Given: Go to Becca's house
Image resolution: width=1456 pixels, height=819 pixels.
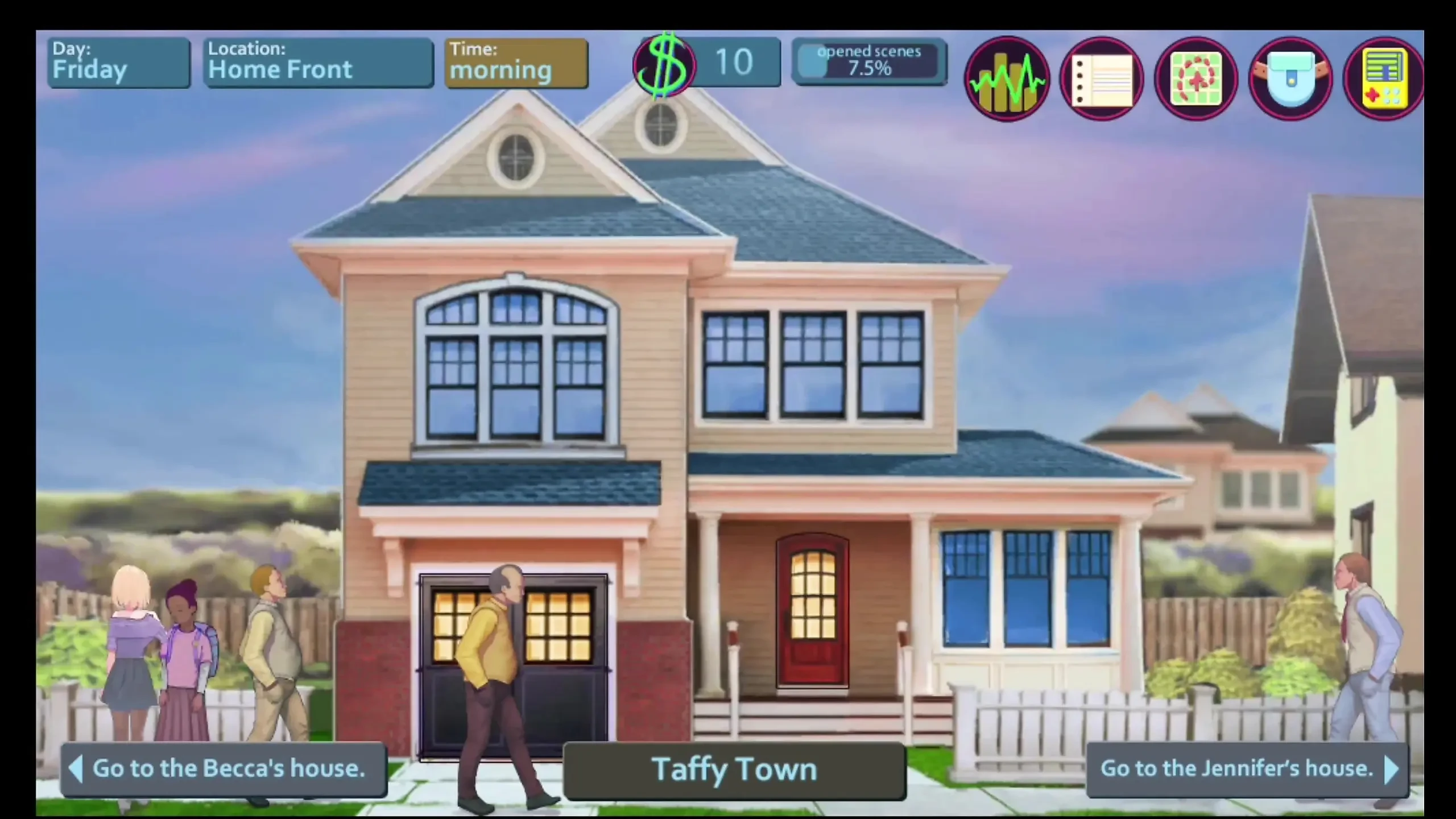Looking at the screenshot, I should point(224,769).
